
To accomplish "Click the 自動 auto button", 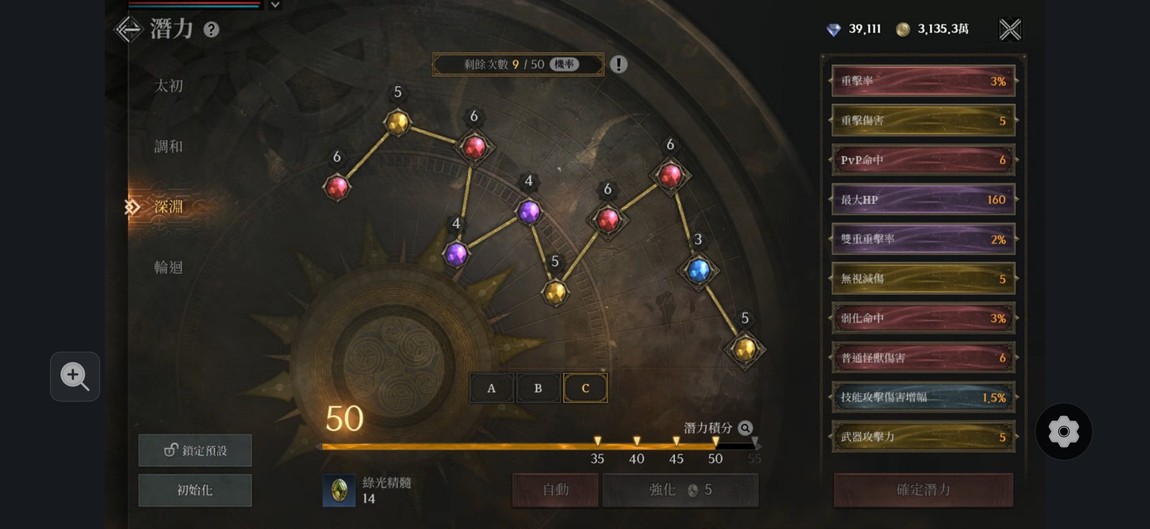I will coord(555,490).
